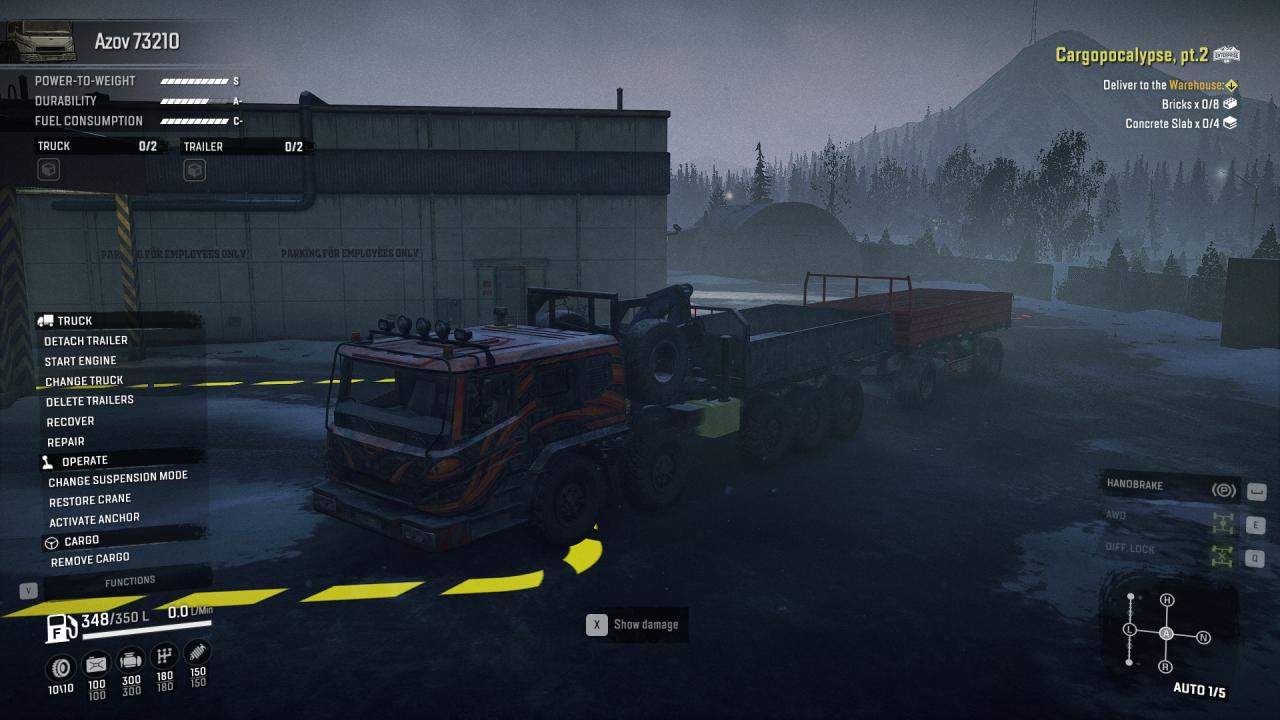The width and height of the screenshot is (1280, 720).
Task: Select Detach Trailer in the truck menu
Action: tap(86, 341)
